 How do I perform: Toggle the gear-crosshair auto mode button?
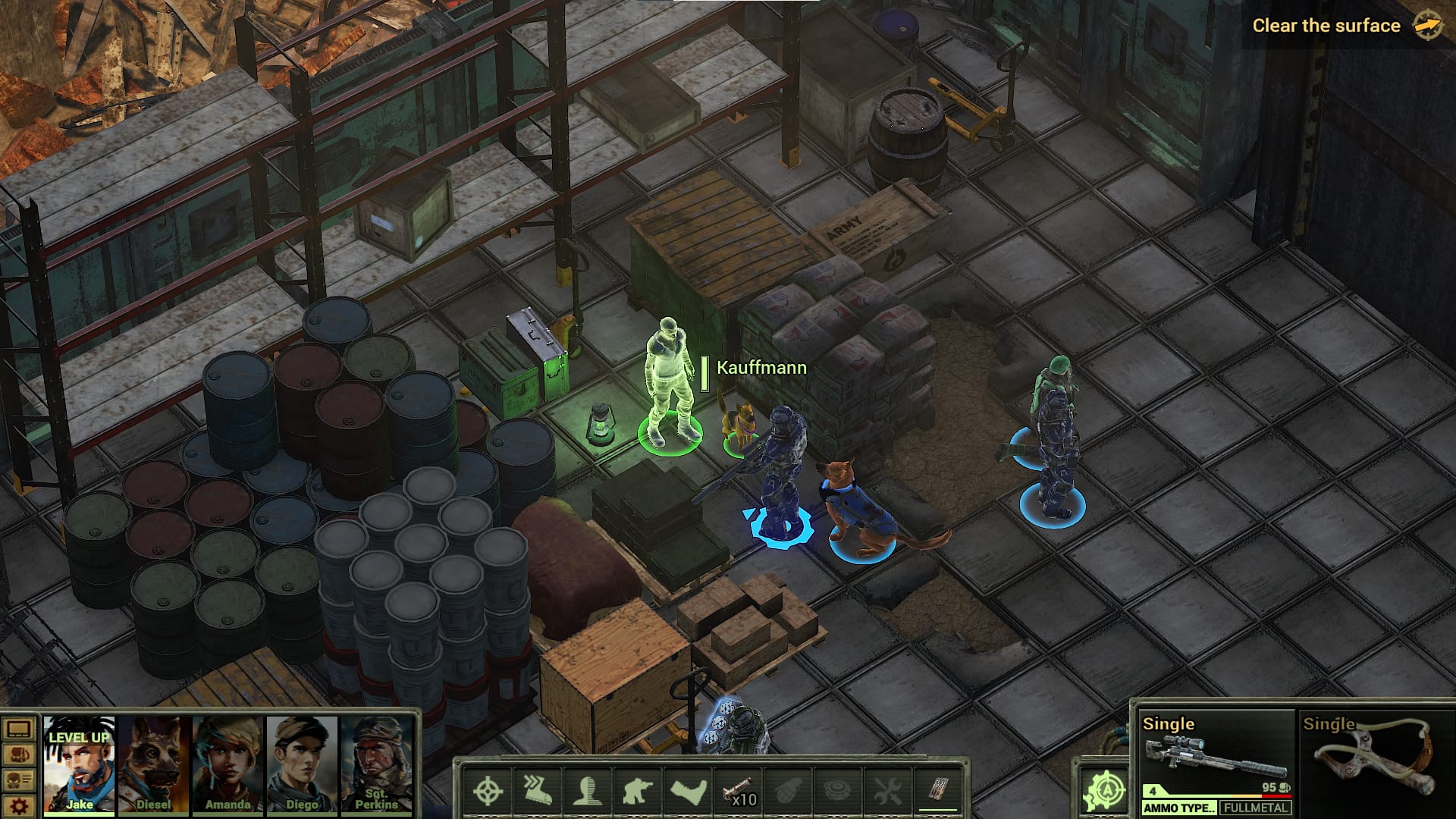tap(1105, 789)
